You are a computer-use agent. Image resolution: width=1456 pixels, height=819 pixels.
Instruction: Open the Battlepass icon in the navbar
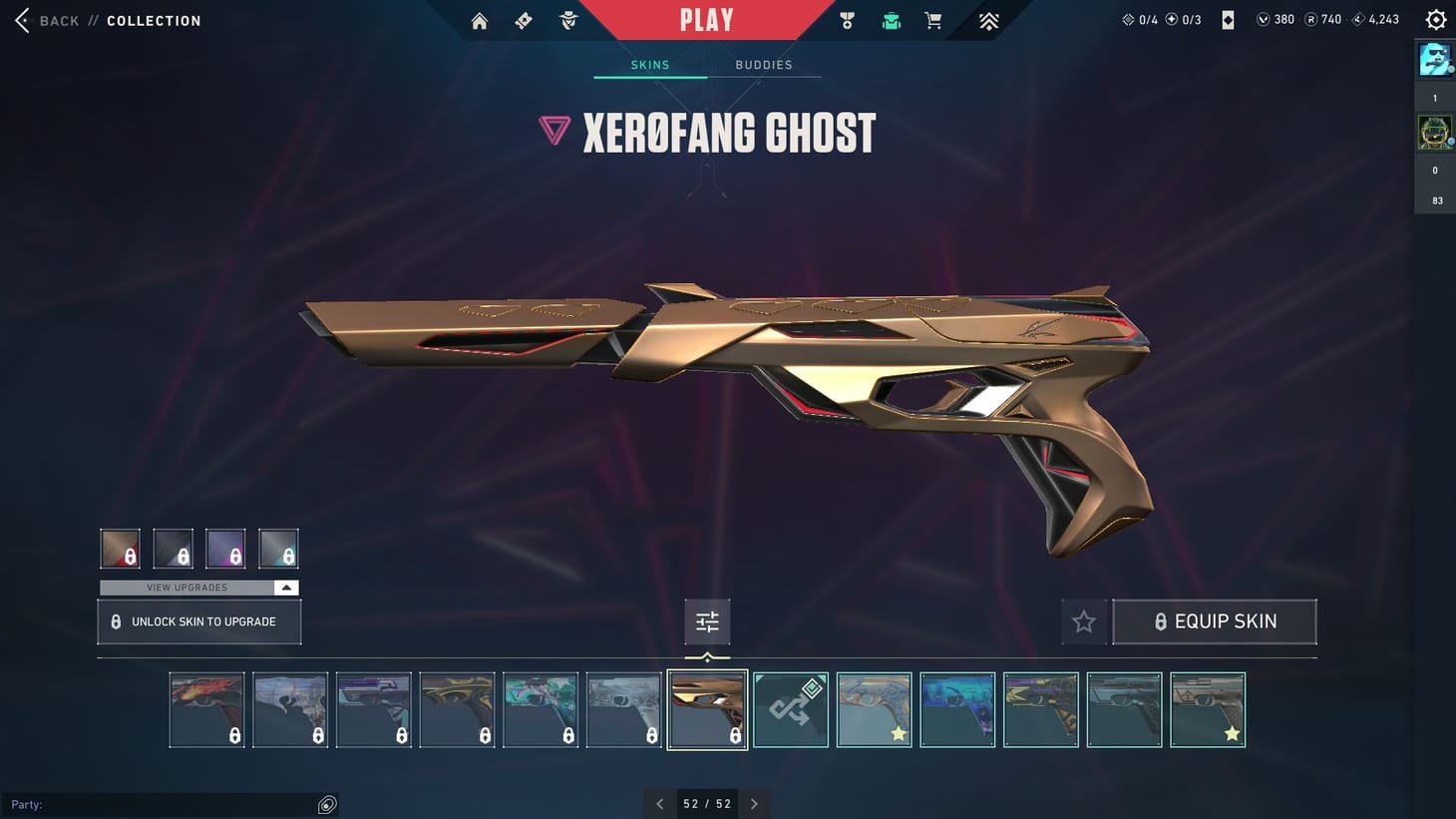tap(523, 20)
